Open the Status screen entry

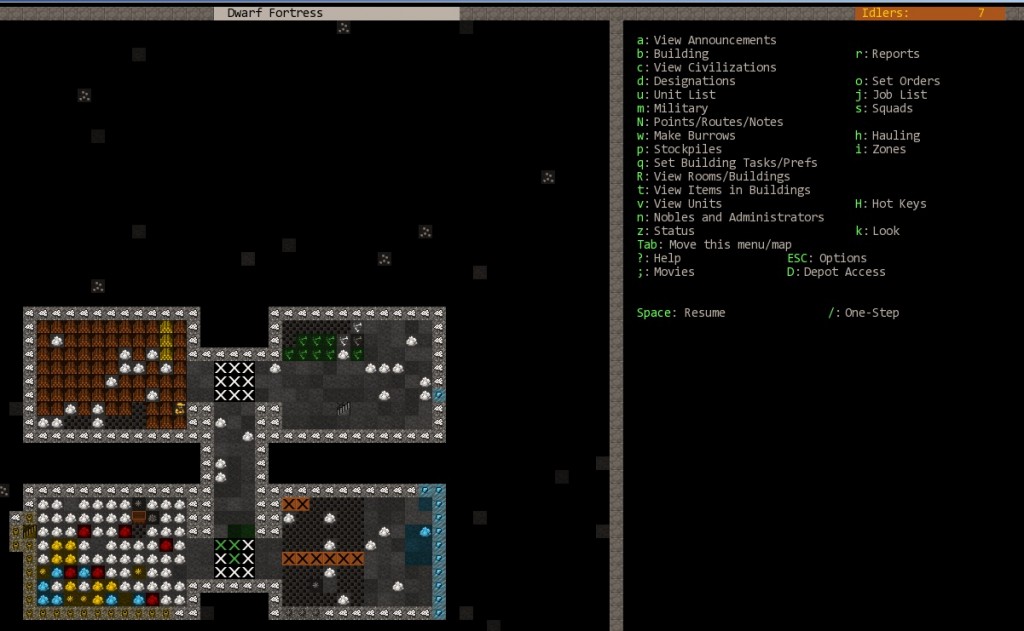click(x=674, y=231)
